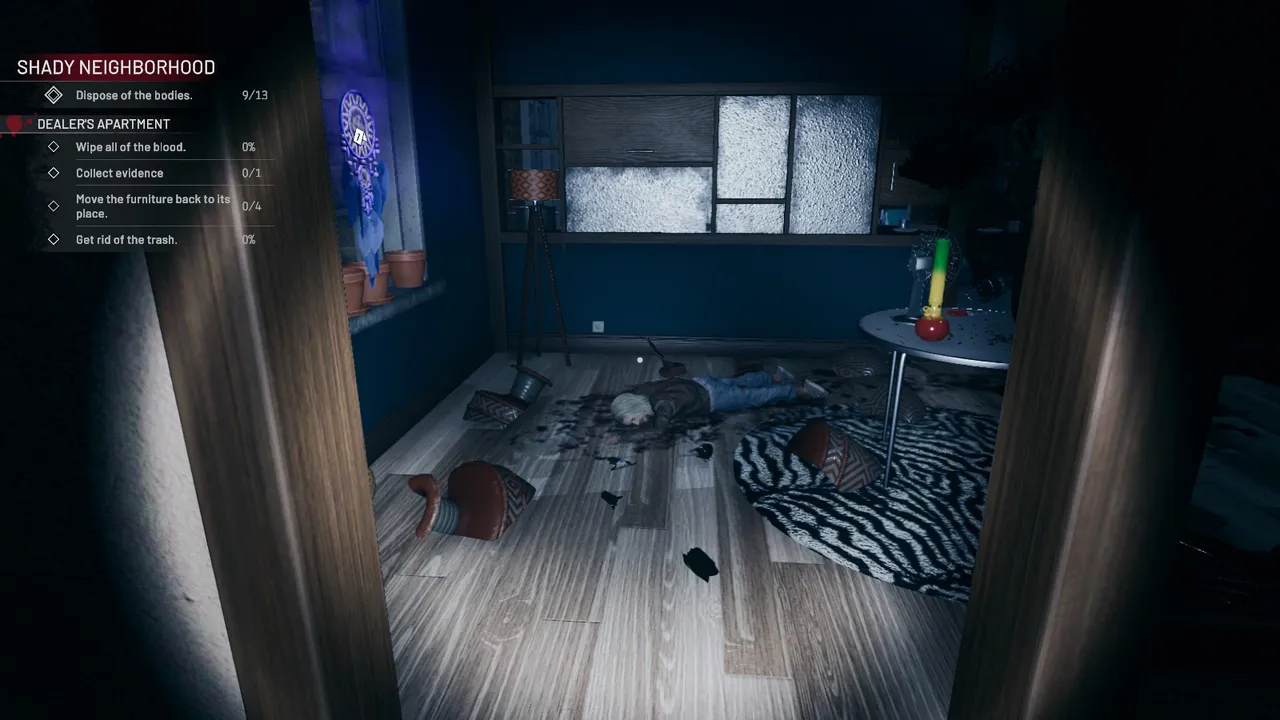The image size is (1280, 720).
Task: Click the white dot aiming reticle
Action: point(639,359)
